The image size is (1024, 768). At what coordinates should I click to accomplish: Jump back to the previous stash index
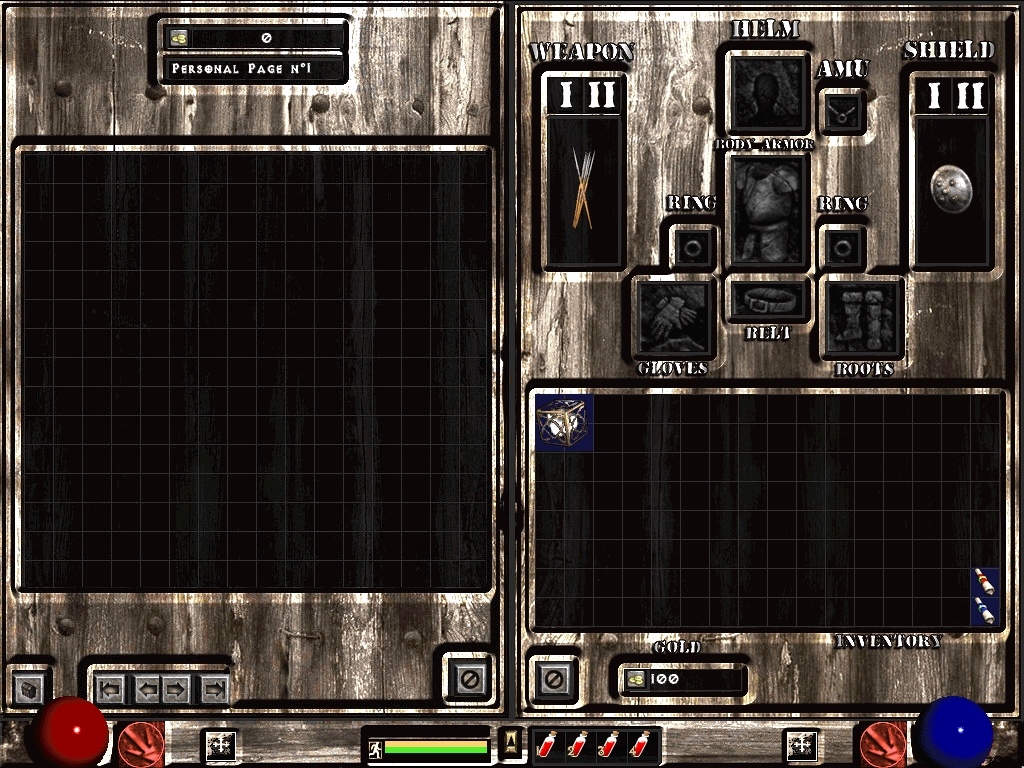click(x=110, y=688)
